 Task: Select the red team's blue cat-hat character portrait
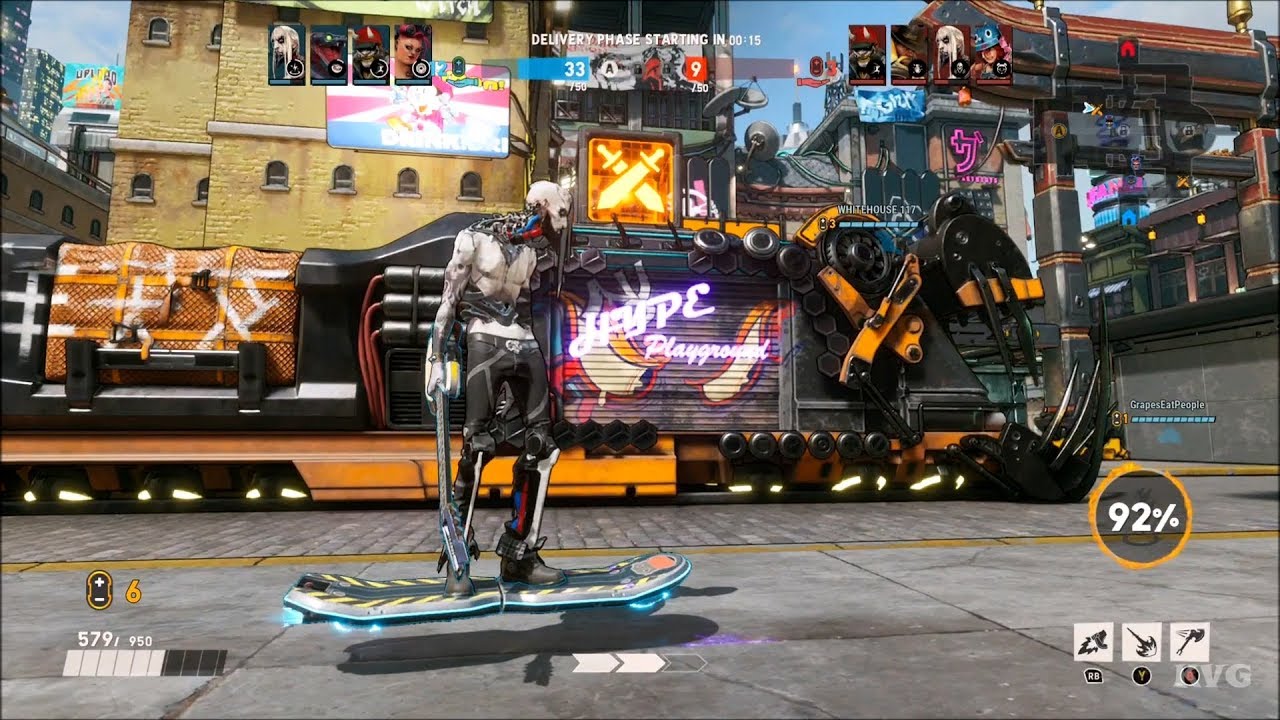tap(992, 54)
